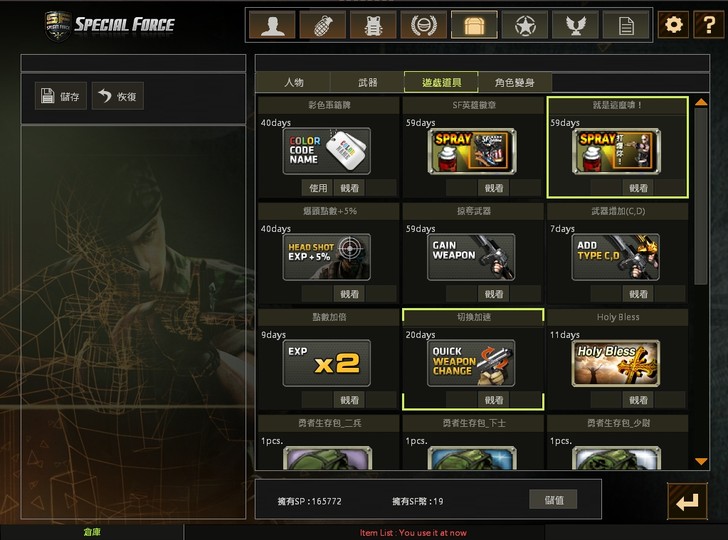Select the Head Shot EXP +5% item
728x540 pixels.
326,257
